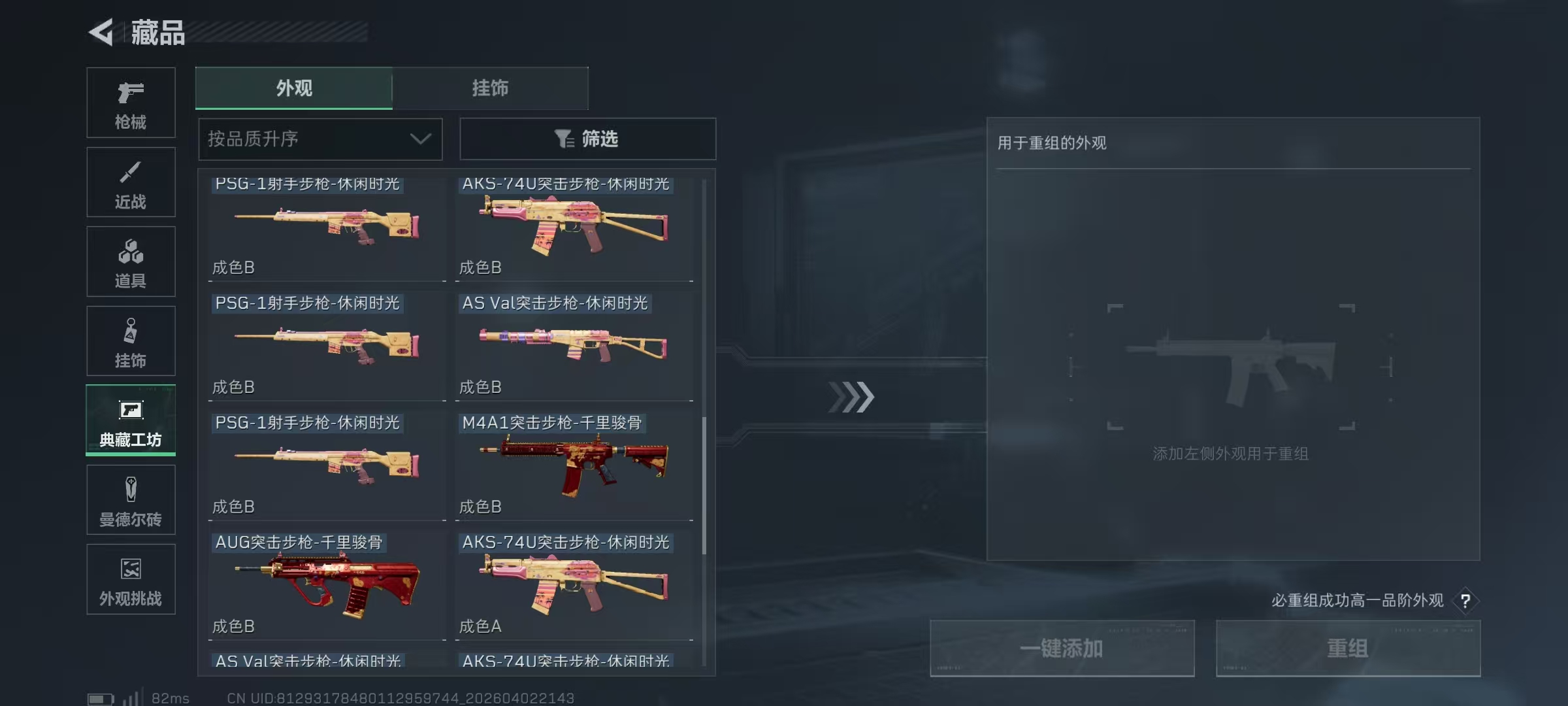1568x706 pixels.
Task: Switch to the 挂饰 tab
Action: coord(490,88)
